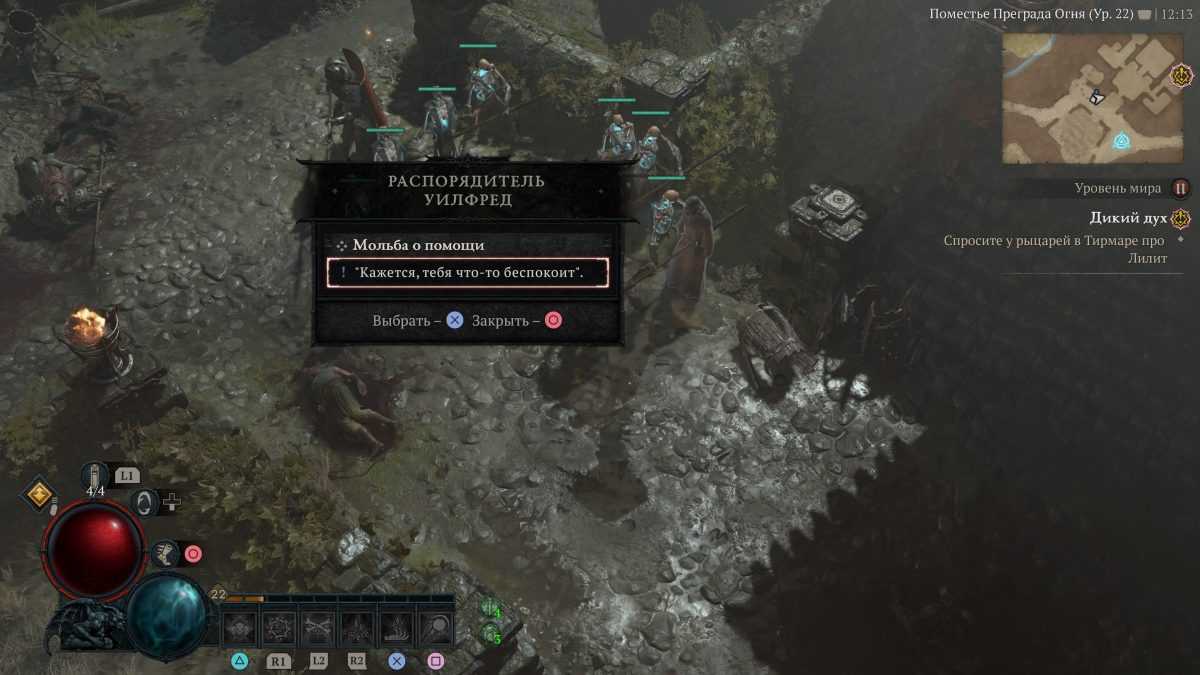The image size is (1200, 675).
Task: Activate the last skill slot with round orb
Action: pos(435,628)
